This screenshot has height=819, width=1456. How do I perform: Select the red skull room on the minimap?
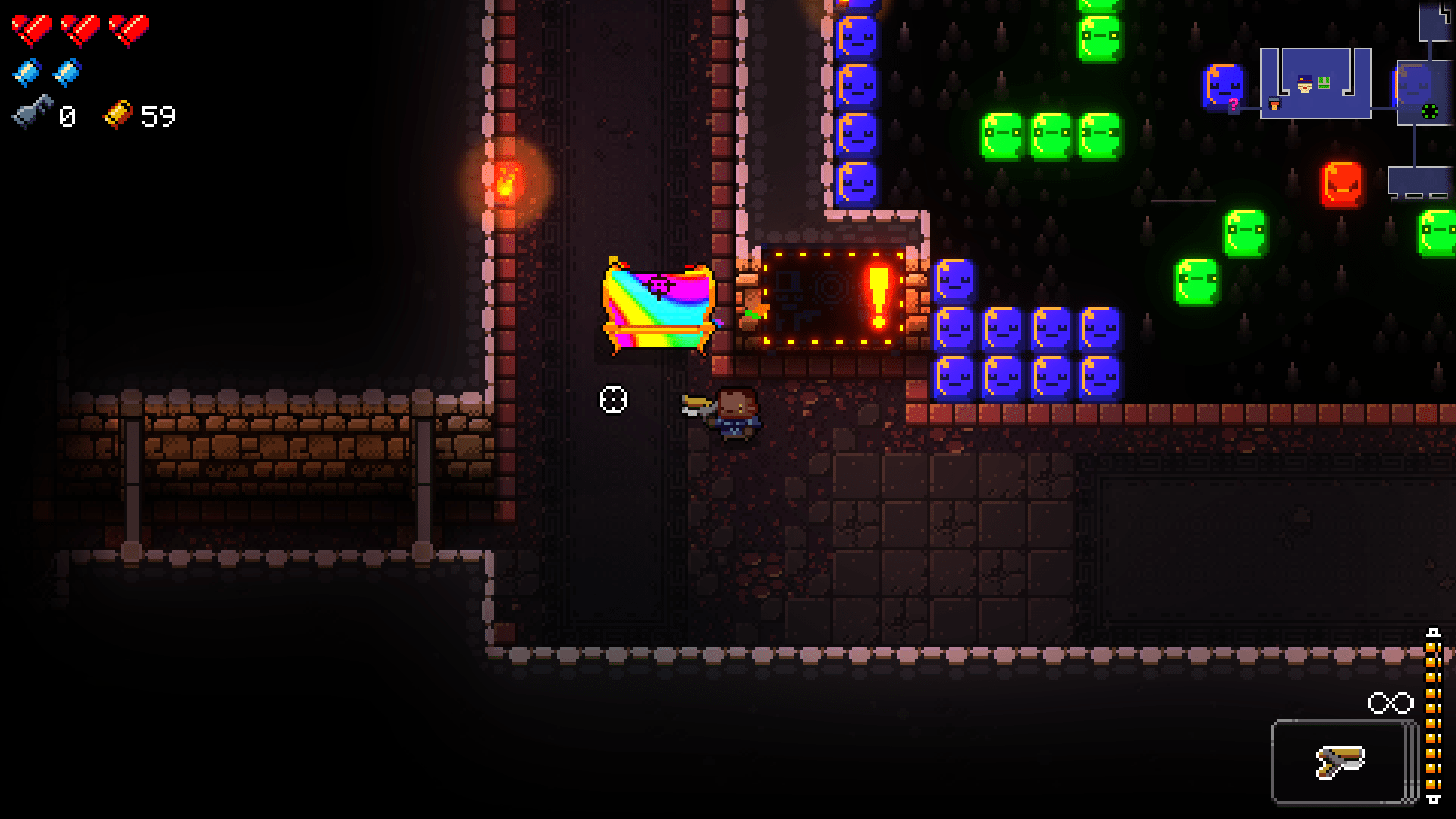pos(1342,184)
